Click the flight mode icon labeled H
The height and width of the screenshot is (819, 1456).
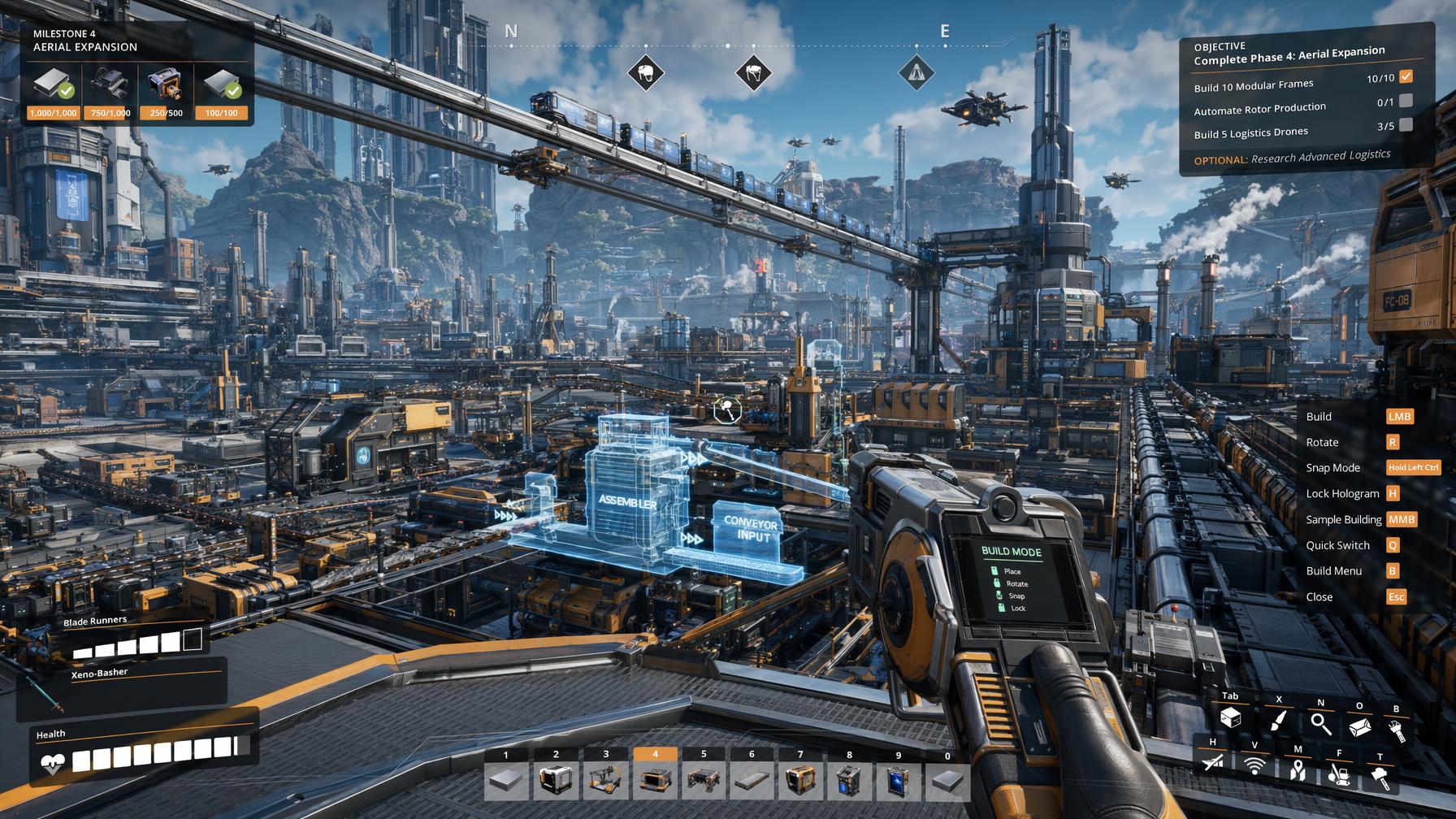tap(1212, 765)
